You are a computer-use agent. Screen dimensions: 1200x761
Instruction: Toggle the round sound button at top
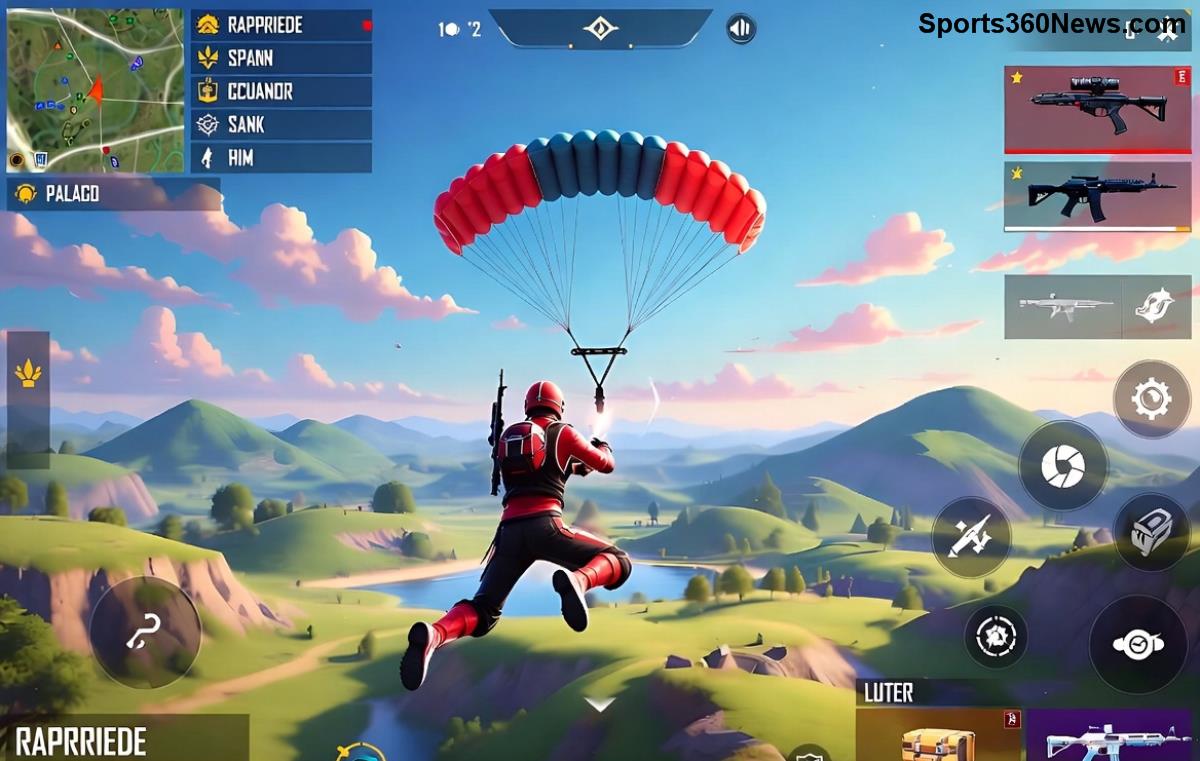point(741,28)
